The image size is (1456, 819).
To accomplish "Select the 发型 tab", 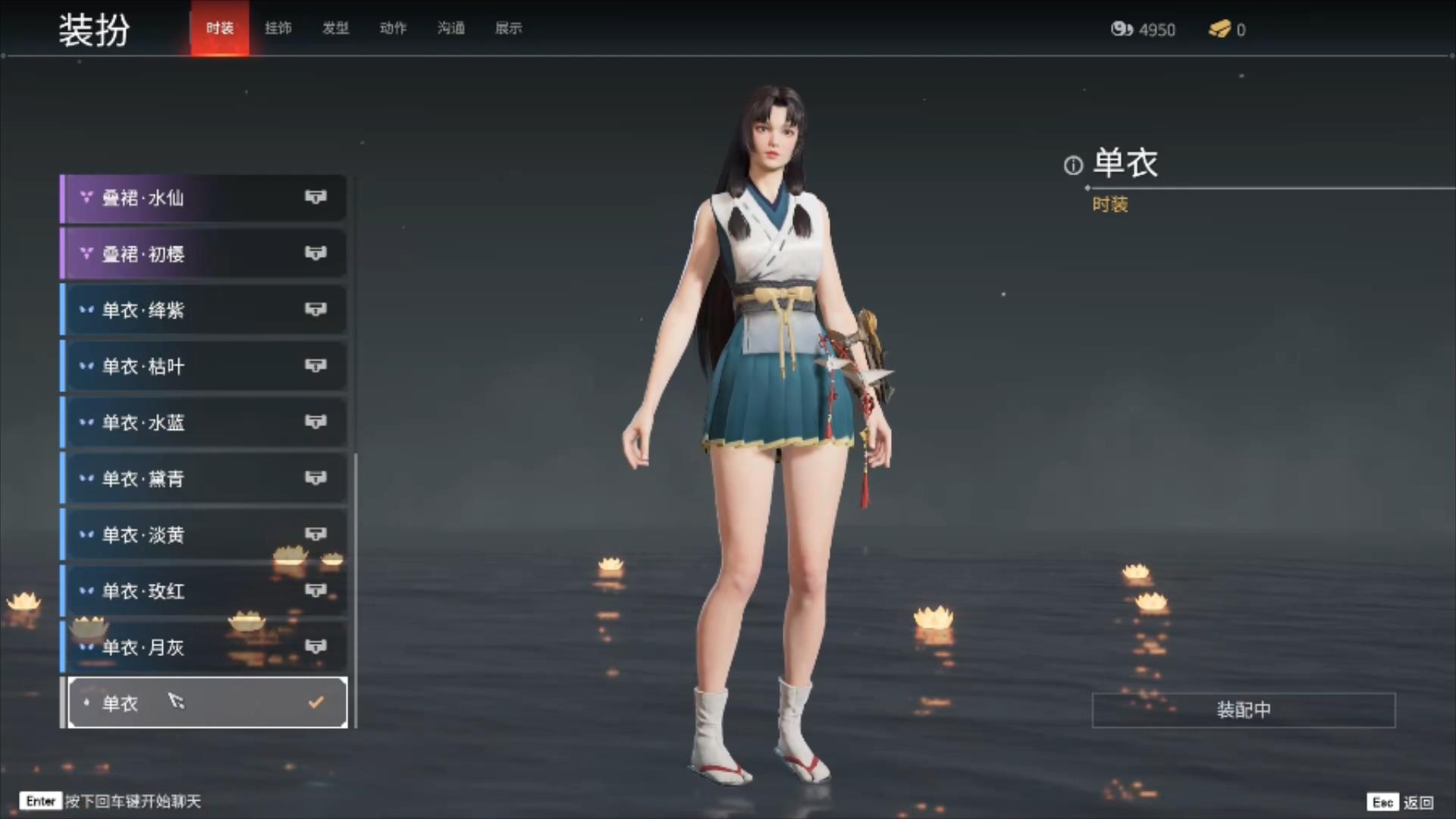I will [x=335, y=29].
